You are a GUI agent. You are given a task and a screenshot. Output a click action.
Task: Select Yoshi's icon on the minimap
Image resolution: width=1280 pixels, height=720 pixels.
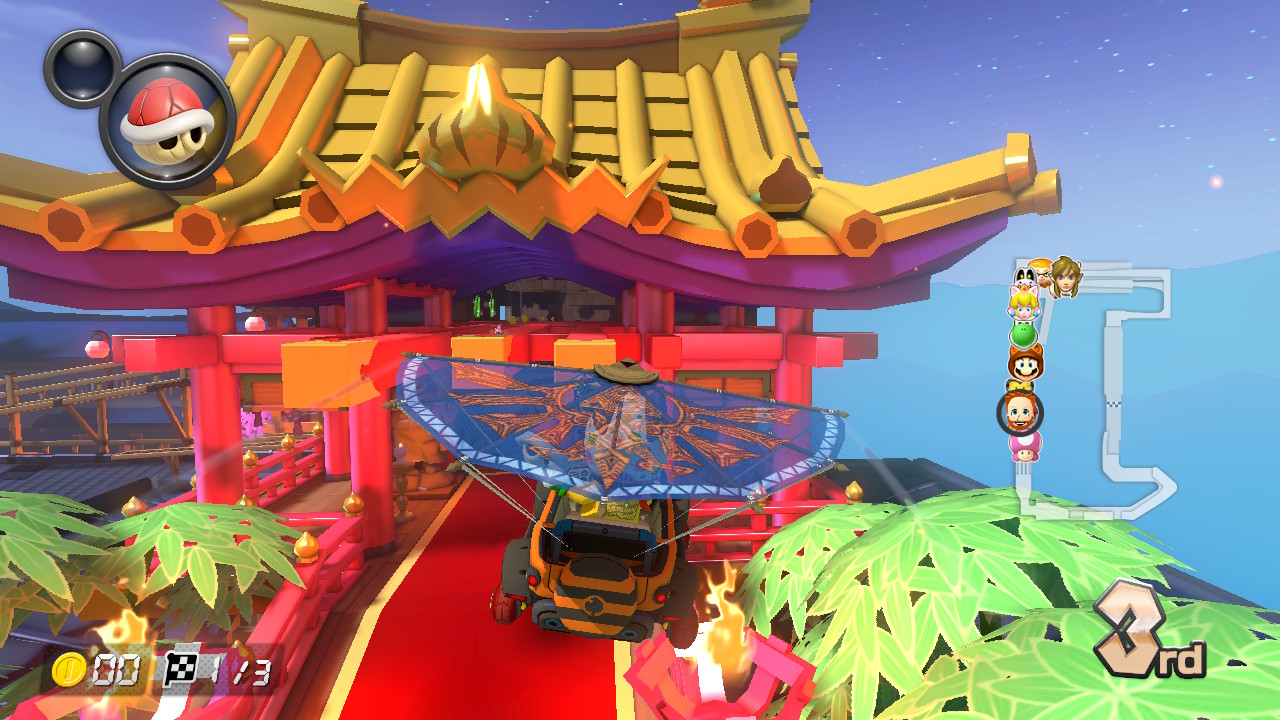pyautogui.click(x=1024, y=336)
